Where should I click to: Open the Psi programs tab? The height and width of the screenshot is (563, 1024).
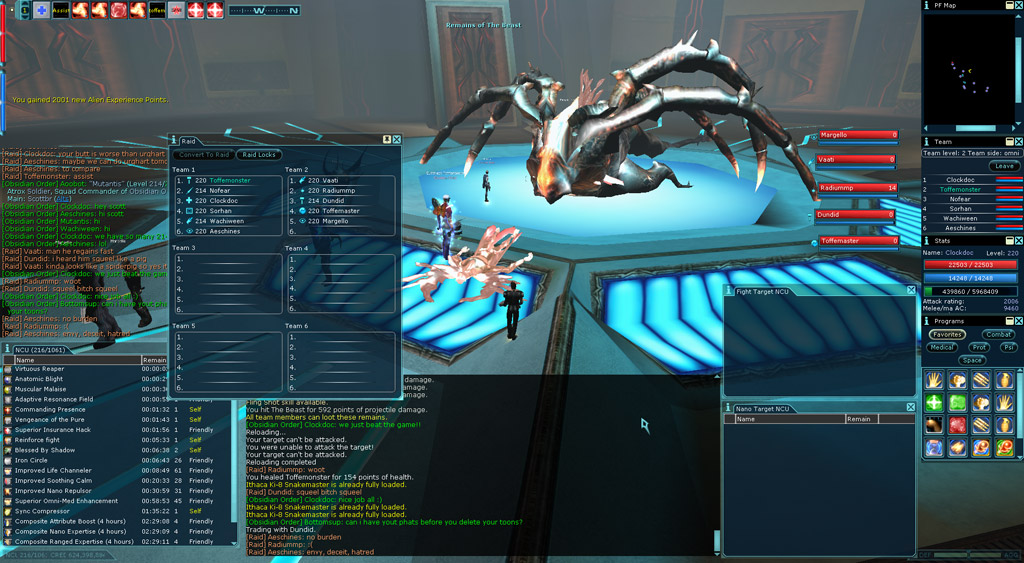click(1008, 348)
